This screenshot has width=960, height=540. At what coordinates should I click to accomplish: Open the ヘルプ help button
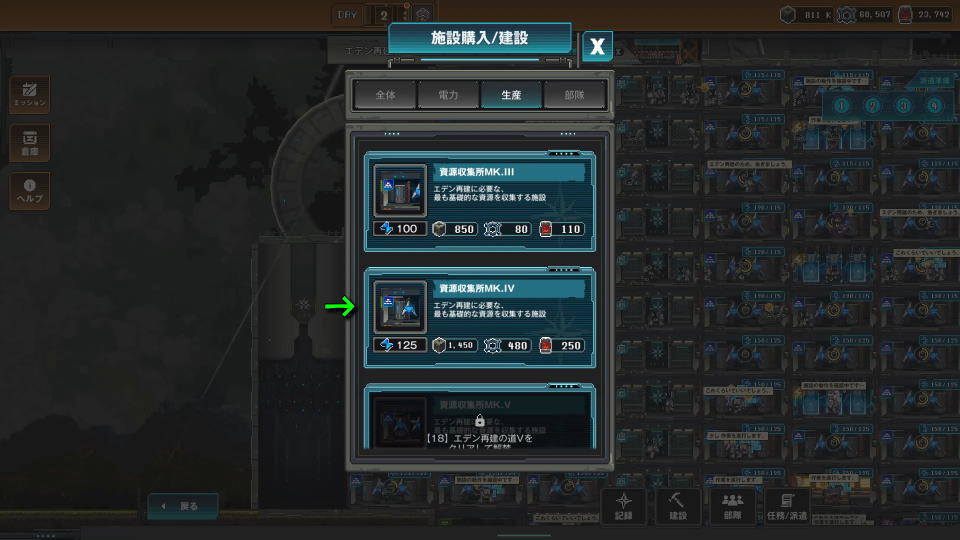[29, 191]
